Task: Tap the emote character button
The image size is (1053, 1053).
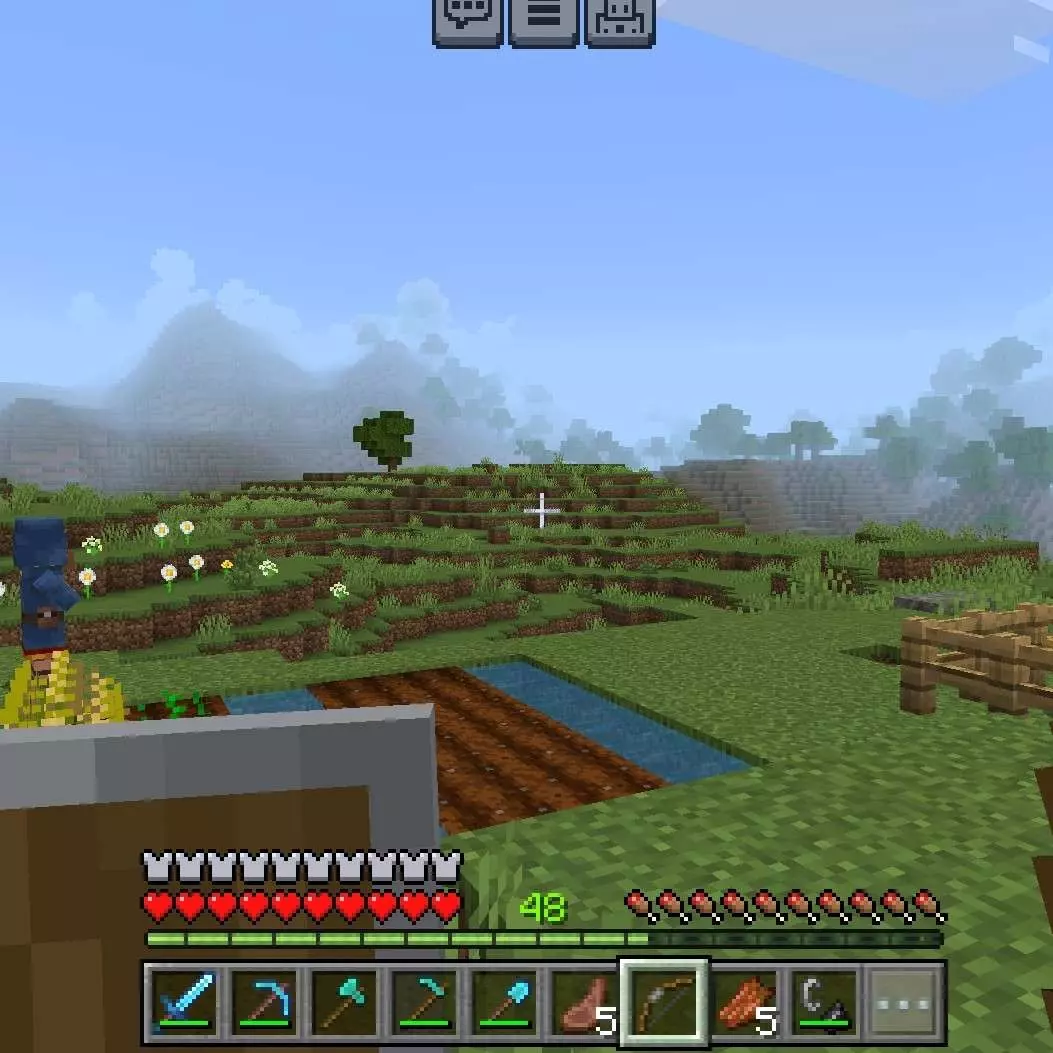Action: click(620, 20)
